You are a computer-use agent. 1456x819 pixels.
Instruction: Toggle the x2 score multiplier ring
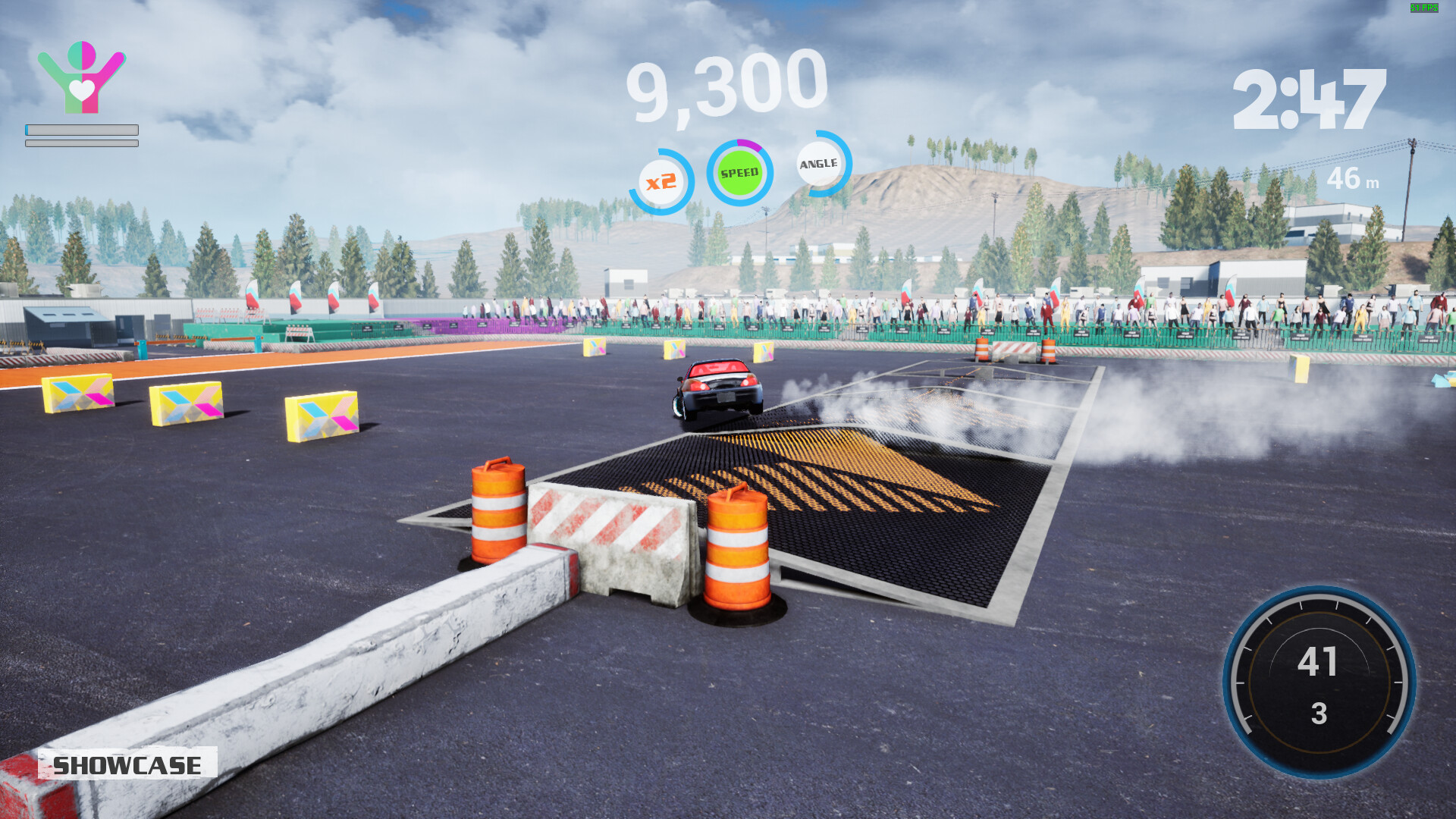pyautogui.click(x=660, y=180)
